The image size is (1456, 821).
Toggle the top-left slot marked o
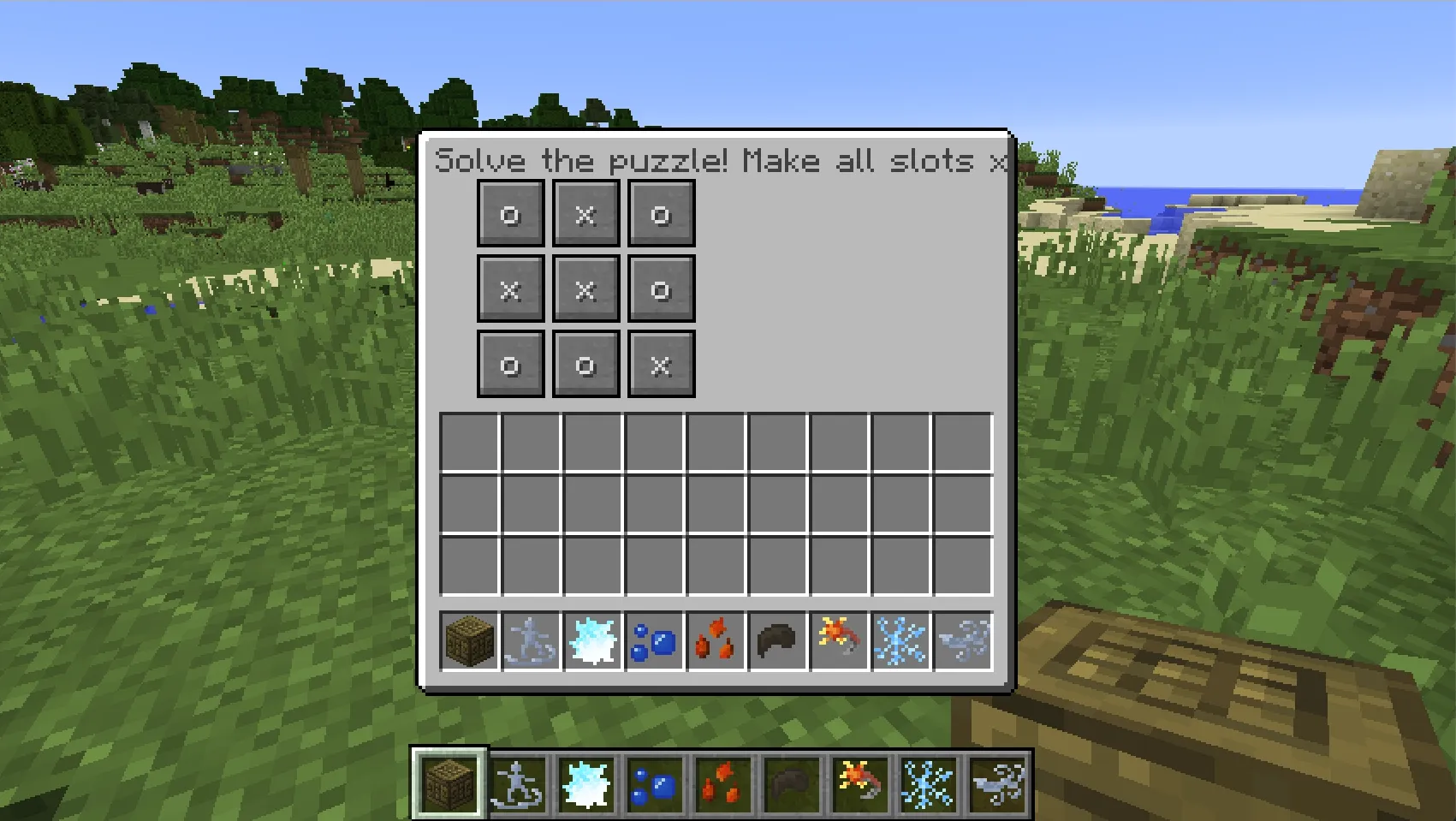510,215
